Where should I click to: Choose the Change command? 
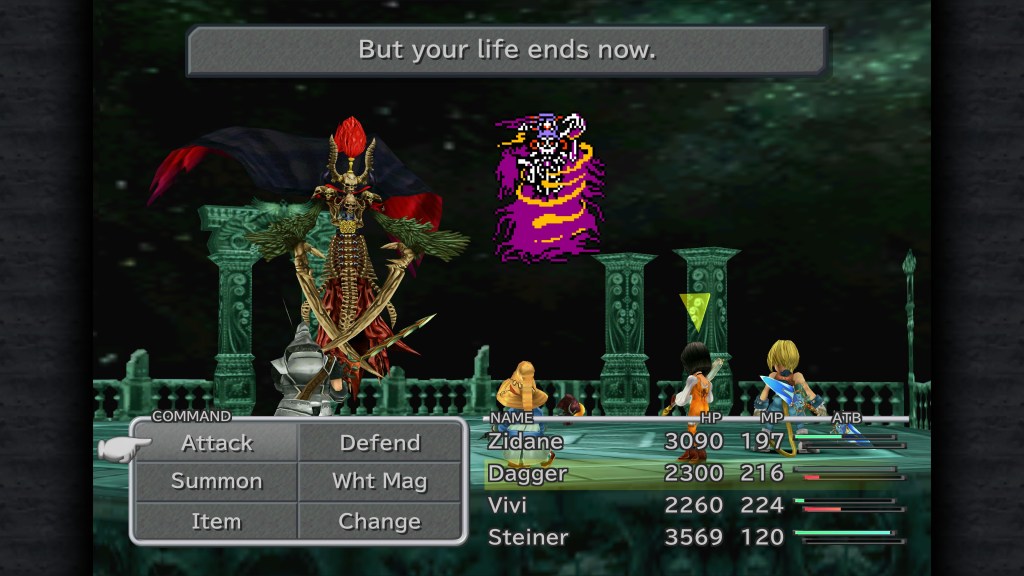pos(380,521)
